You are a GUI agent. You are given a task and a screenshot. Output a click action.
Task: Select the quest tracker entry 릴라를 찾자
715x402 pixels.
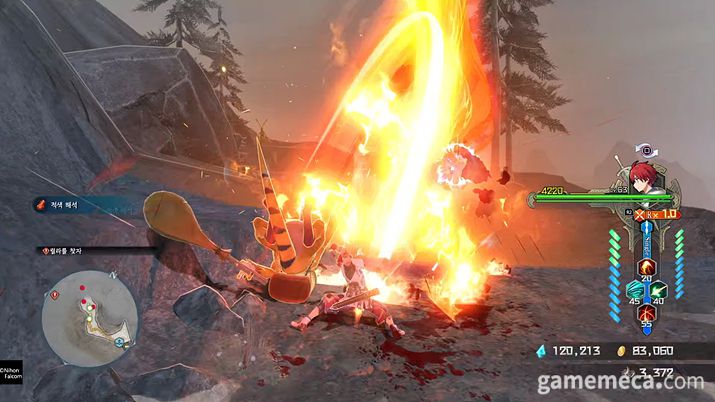point(65,251)
